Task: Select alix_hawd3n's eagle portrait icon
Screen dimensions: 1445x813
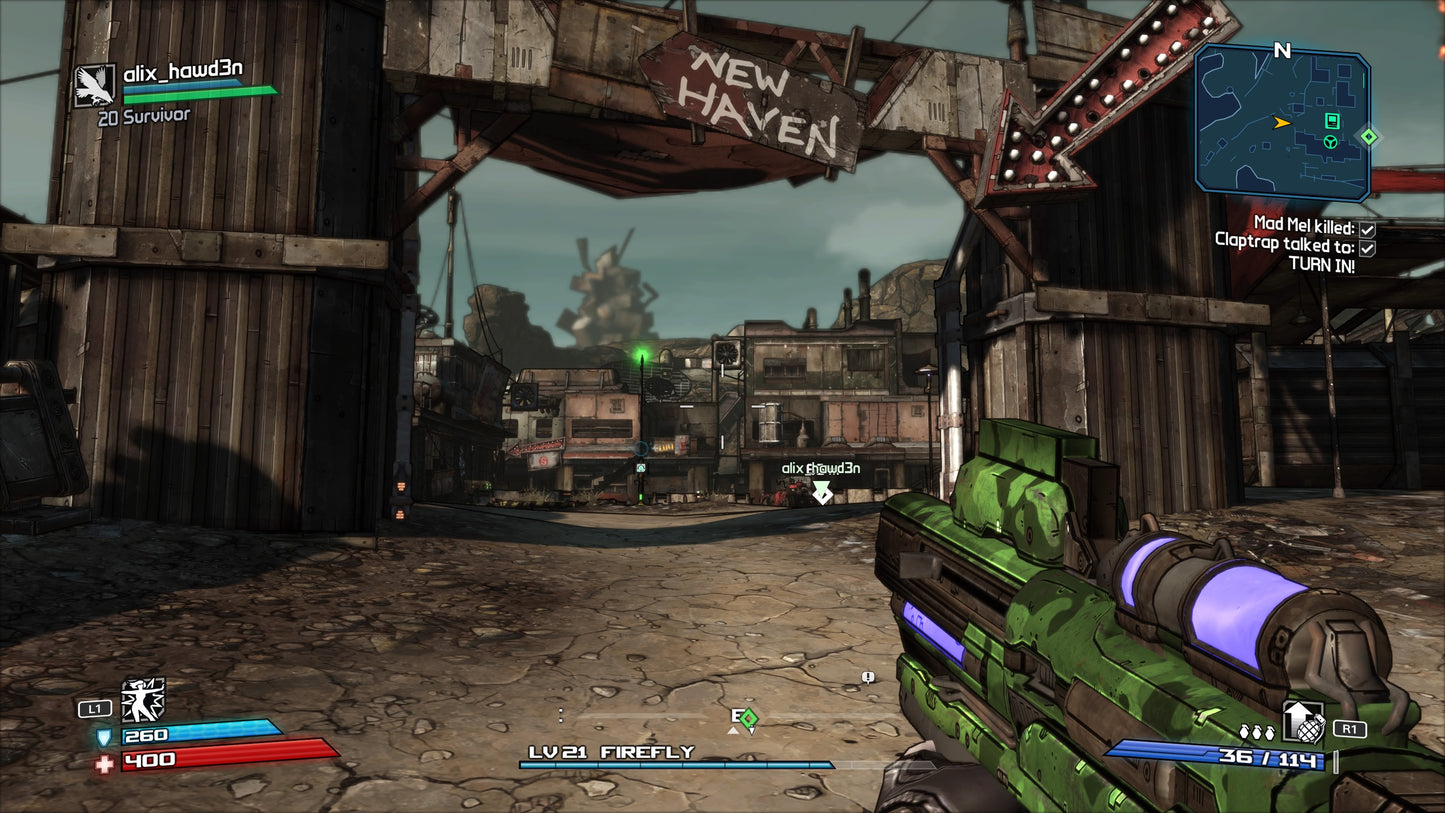Action: click(95, 86)
